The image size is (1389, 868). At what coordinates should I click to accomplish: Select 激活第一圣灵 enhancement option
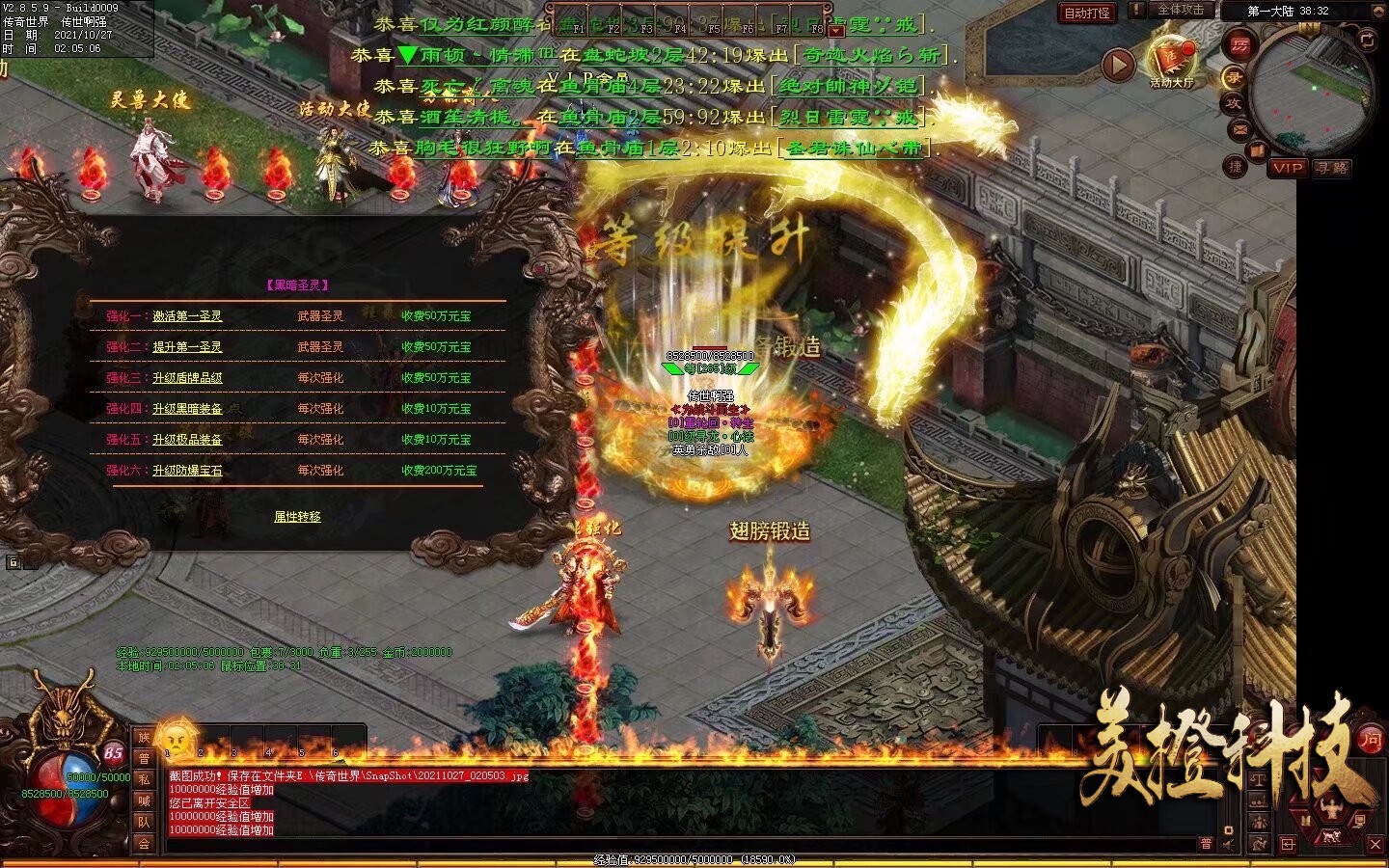pos(187,316)
